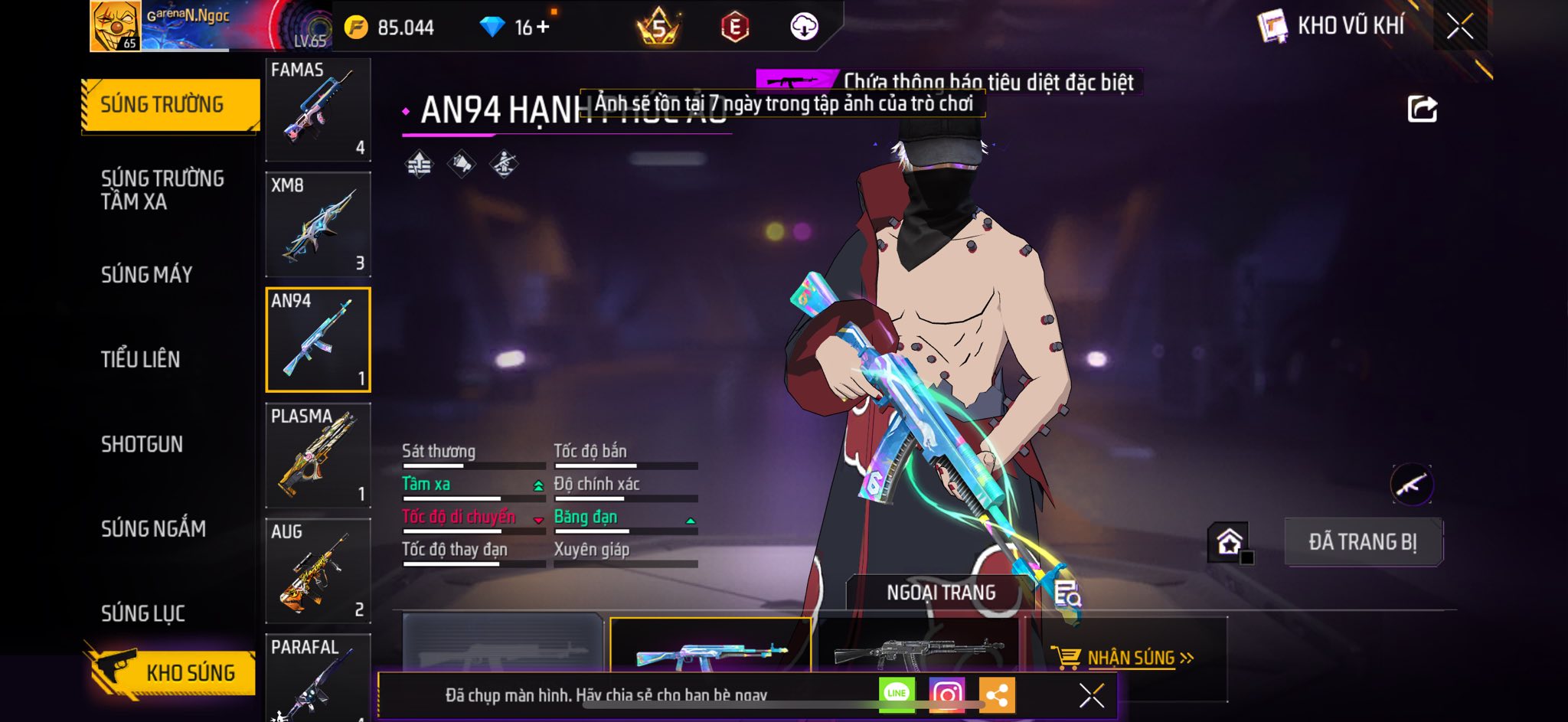Select the FAMAS weapon tile

coord(318,109)
